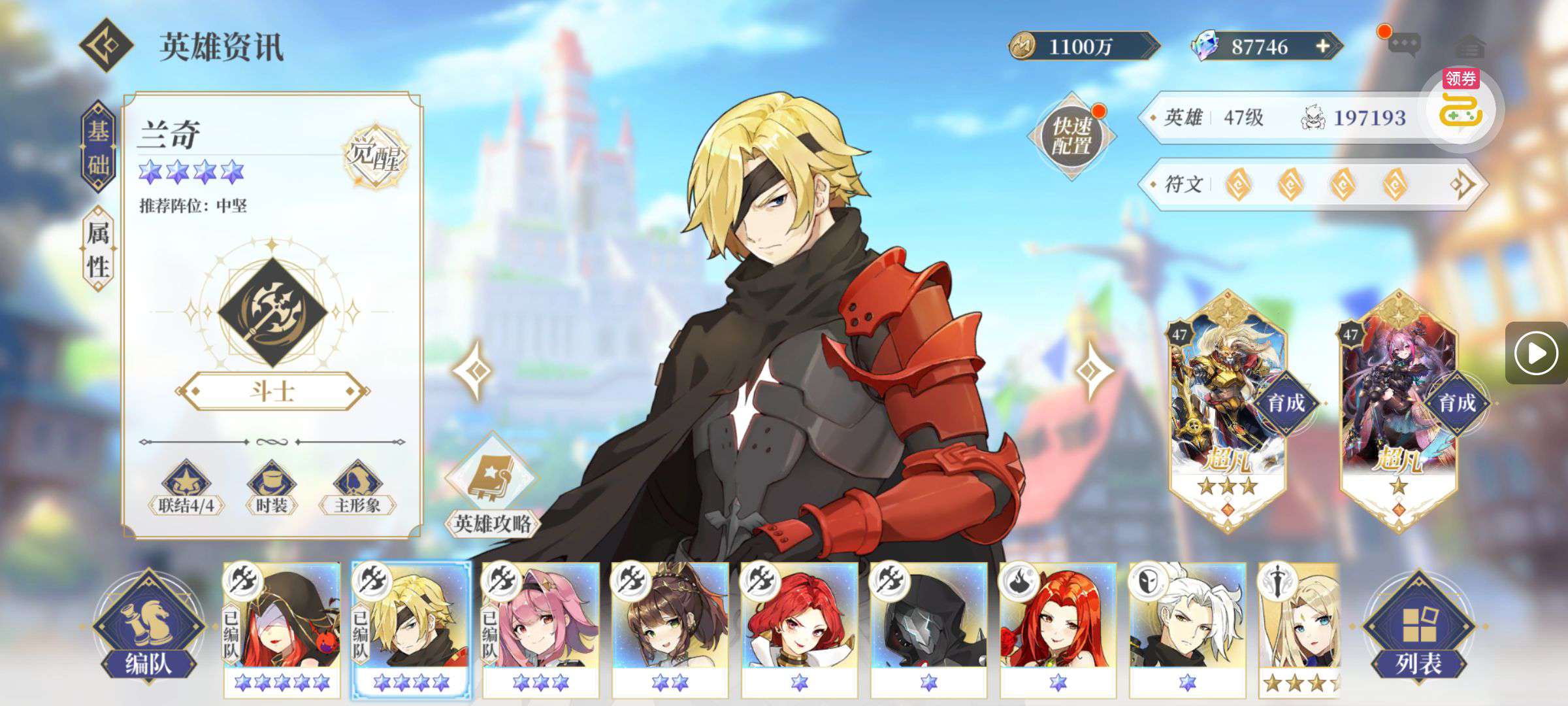
Task: Click the play button on the right edge
Action: coord(1535,353)
